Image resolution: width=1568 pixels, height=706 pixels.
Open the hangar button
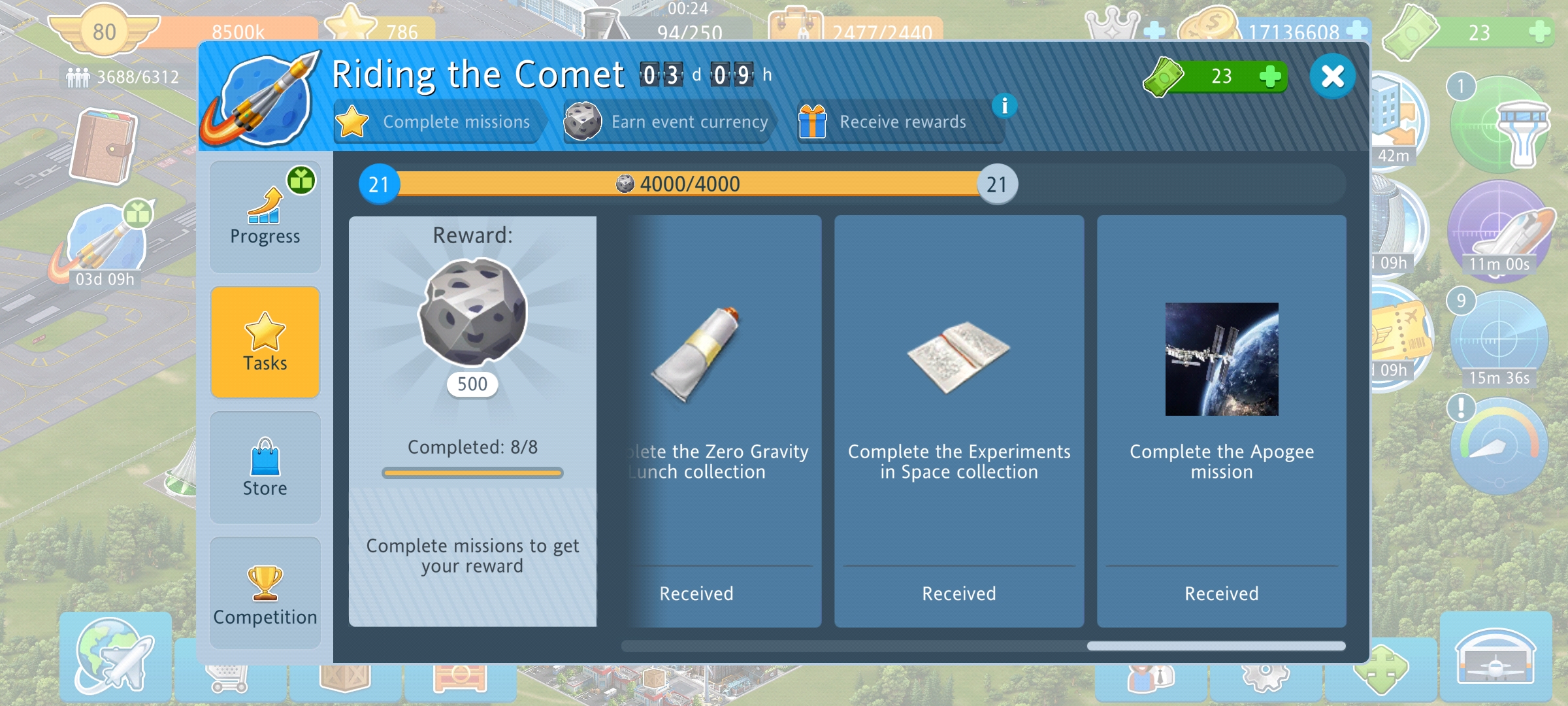pyautogui.click(x=1495, y=656)
